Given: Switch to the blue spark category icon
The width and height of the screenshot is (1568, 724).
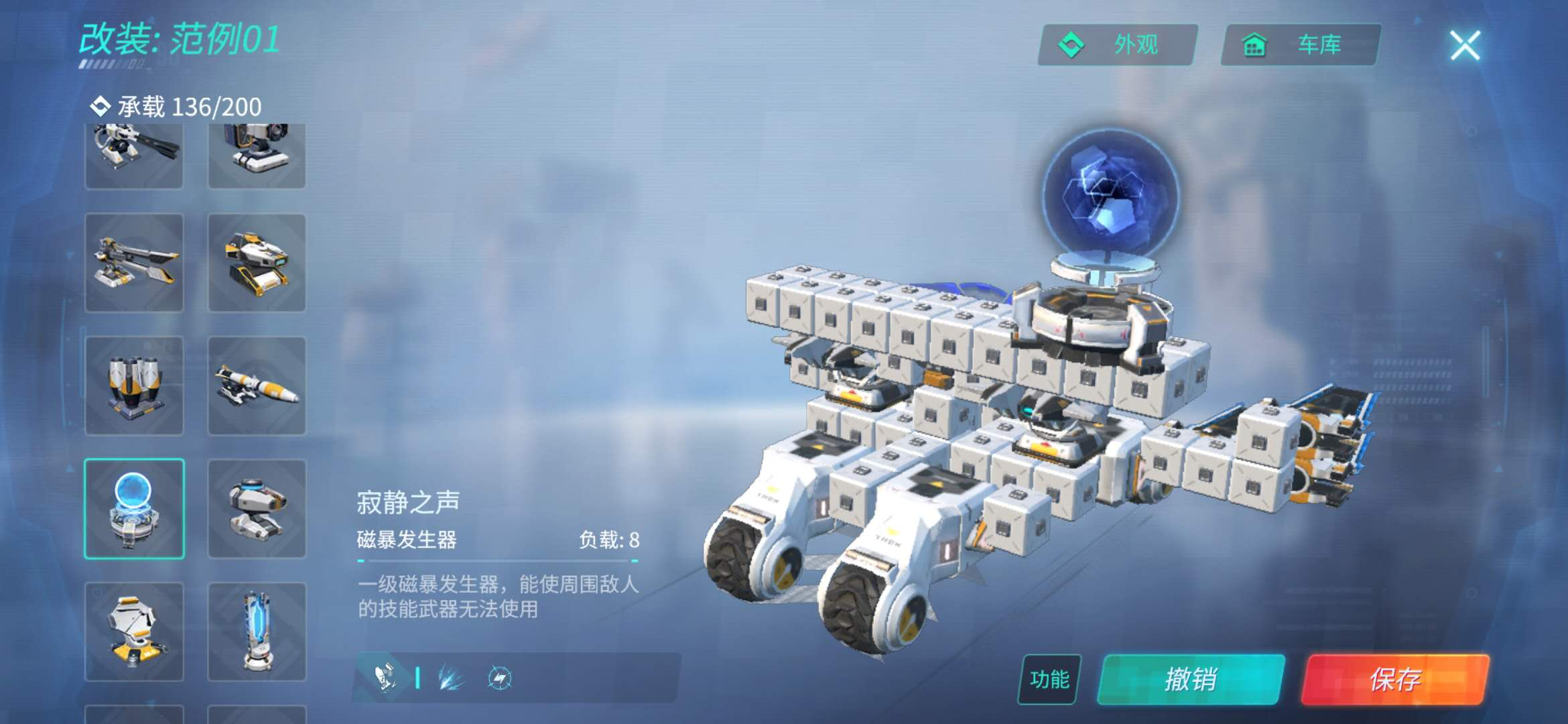Looking at the screenshot, I should 450,678.
